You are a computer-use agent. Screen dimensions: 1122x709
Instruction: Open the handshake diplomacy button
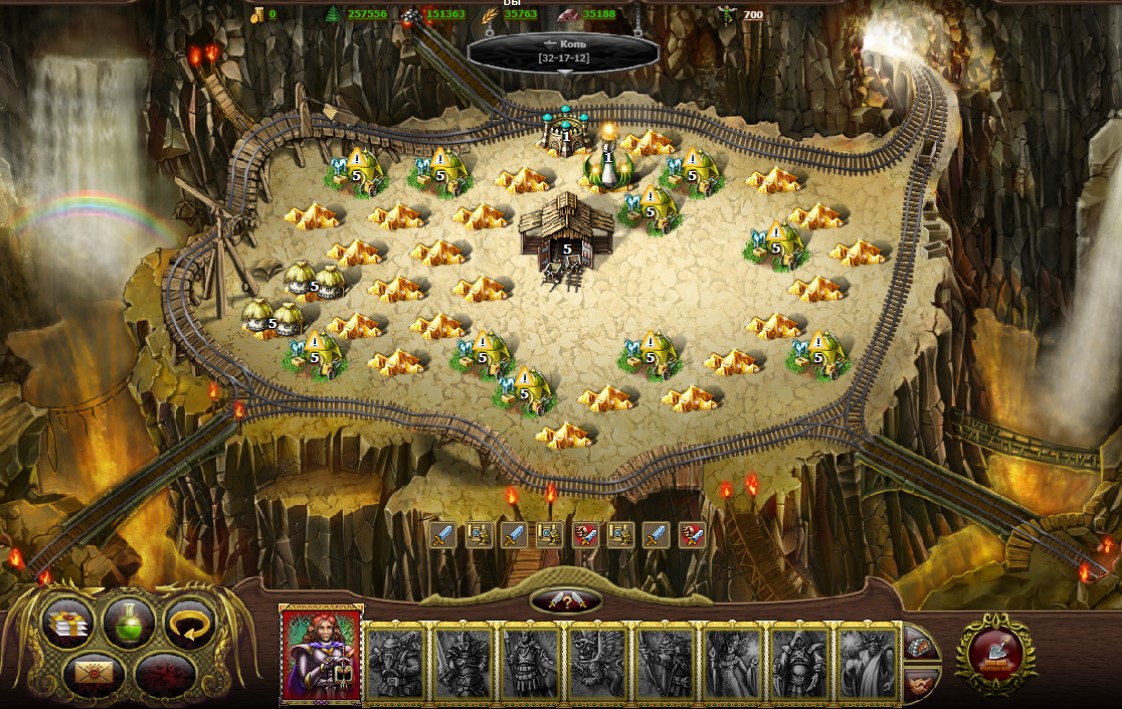pyautogui.click(x=921, y=684)
